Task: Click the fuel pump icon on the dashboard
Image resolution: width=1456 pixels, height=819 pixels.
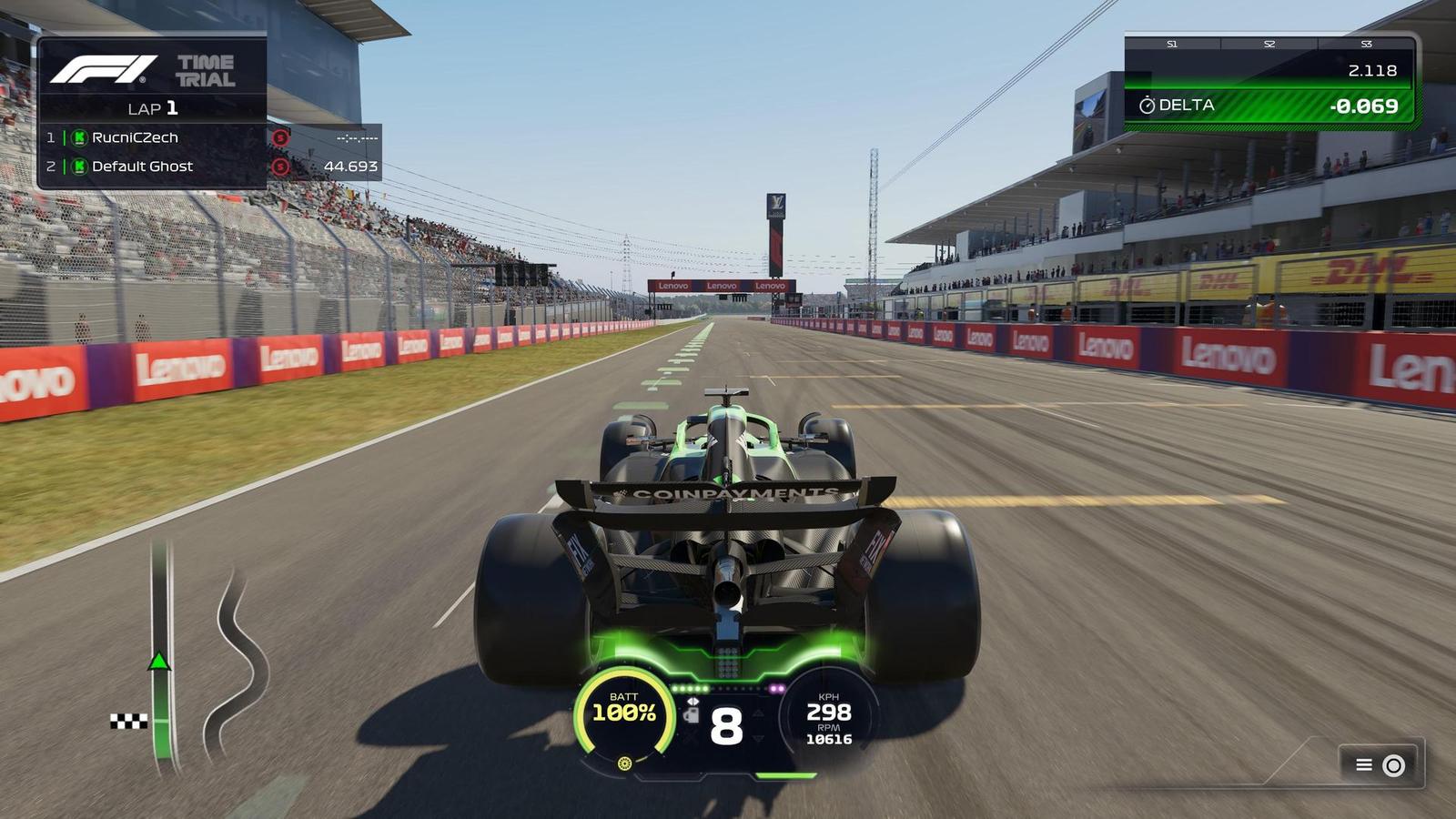Action: [x=692, y=716]
